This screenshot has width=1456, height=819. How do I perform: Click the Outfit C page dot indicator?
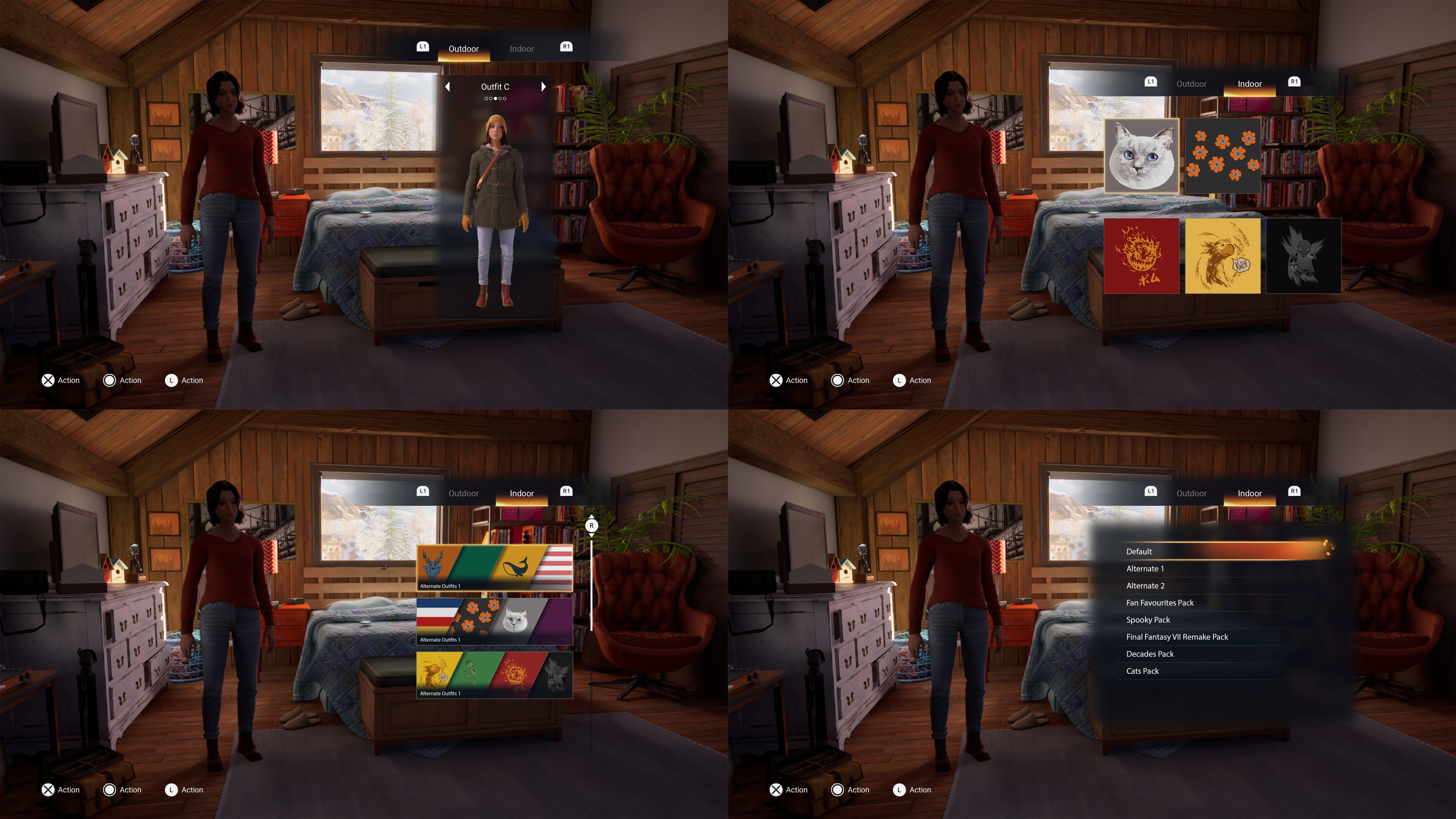tap(494, 98)
